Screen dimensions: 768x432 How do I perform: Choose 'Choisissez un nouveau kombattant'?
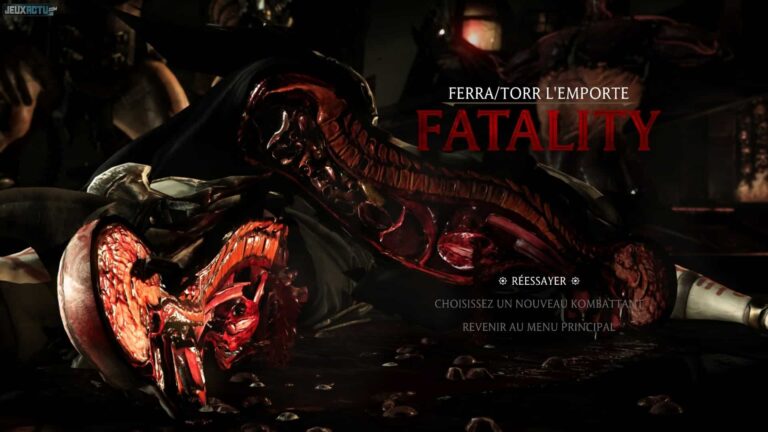[x=538, y=303]
